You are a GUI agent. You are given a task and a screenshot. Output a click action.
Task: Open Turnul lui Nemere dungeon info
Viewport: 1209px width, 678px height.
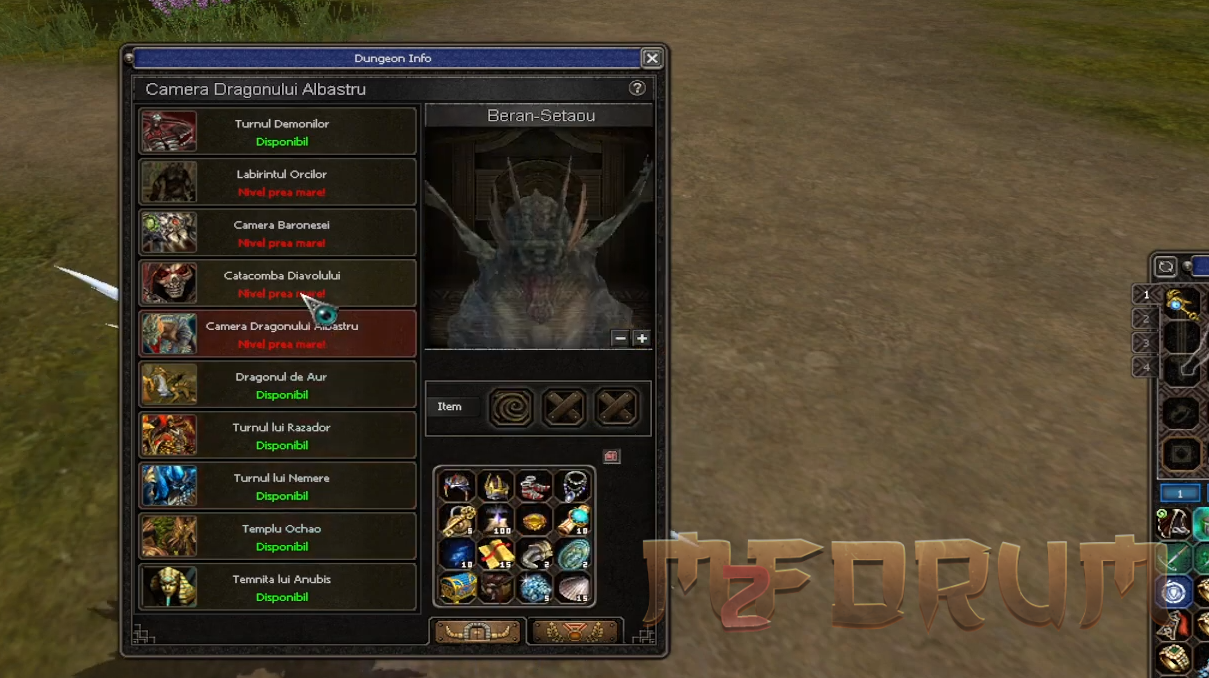(277, 486)
